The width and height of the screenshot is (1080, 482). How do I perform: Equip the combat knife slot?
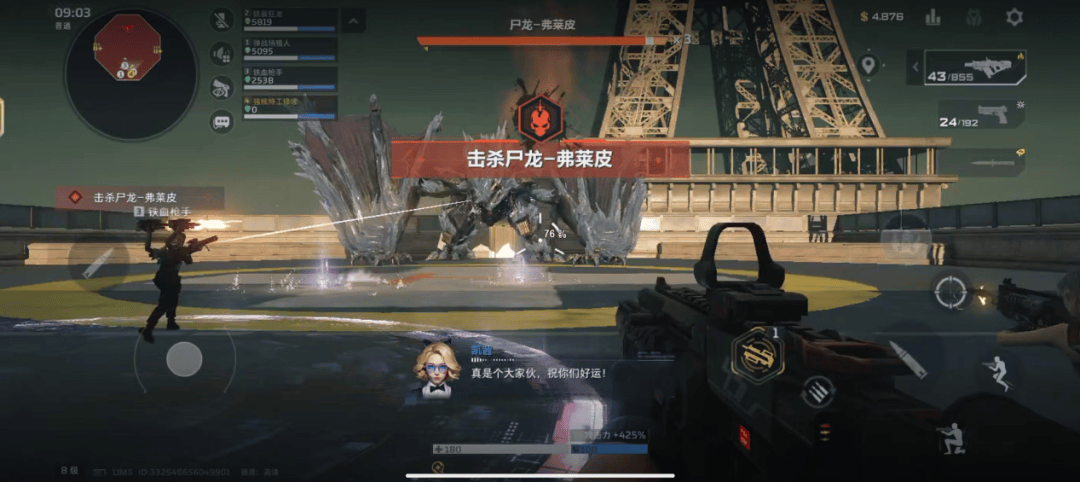pyautogui.click(x=984, y=161)
